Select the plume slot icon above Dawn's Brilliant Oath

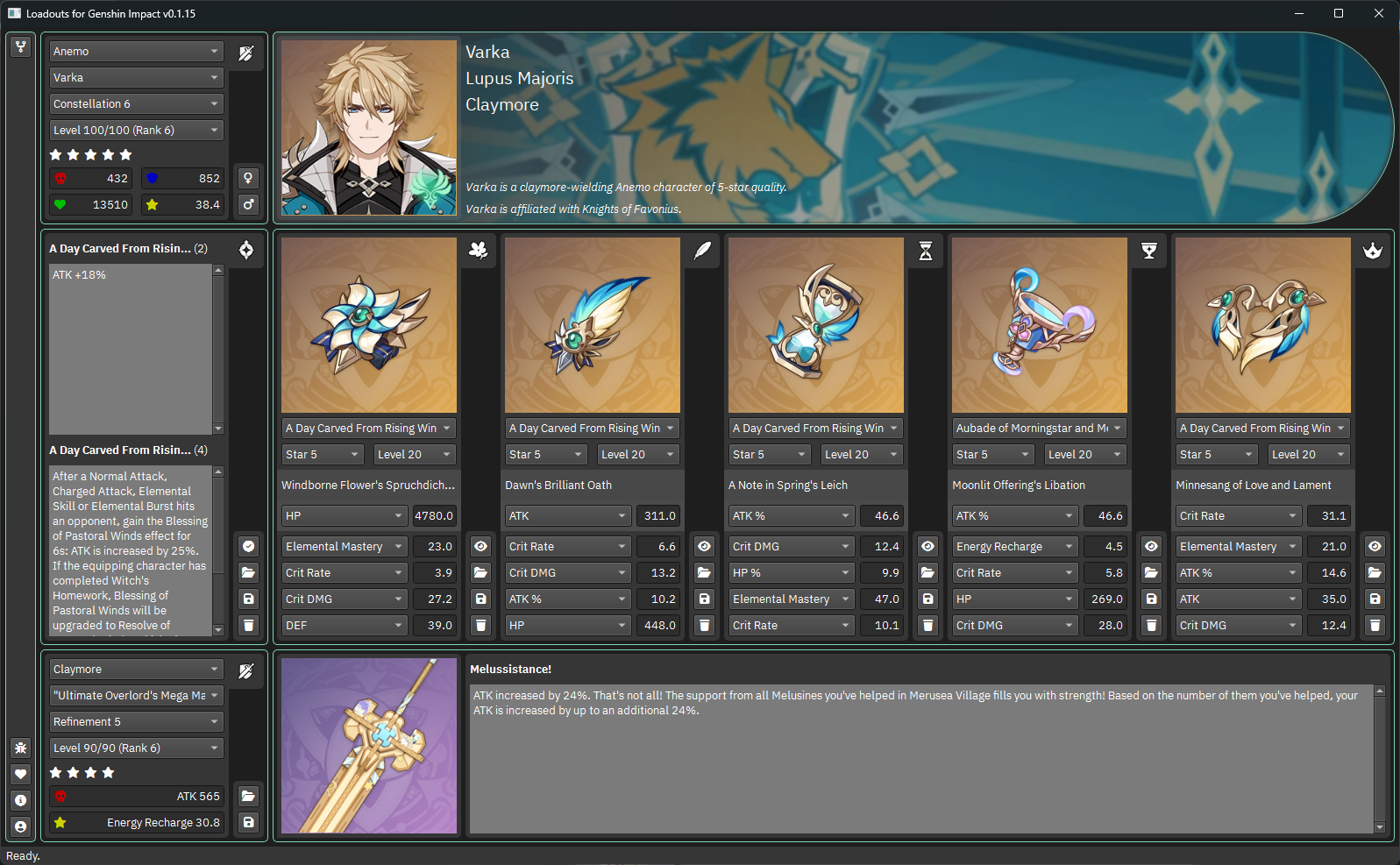tap(702, 251)
